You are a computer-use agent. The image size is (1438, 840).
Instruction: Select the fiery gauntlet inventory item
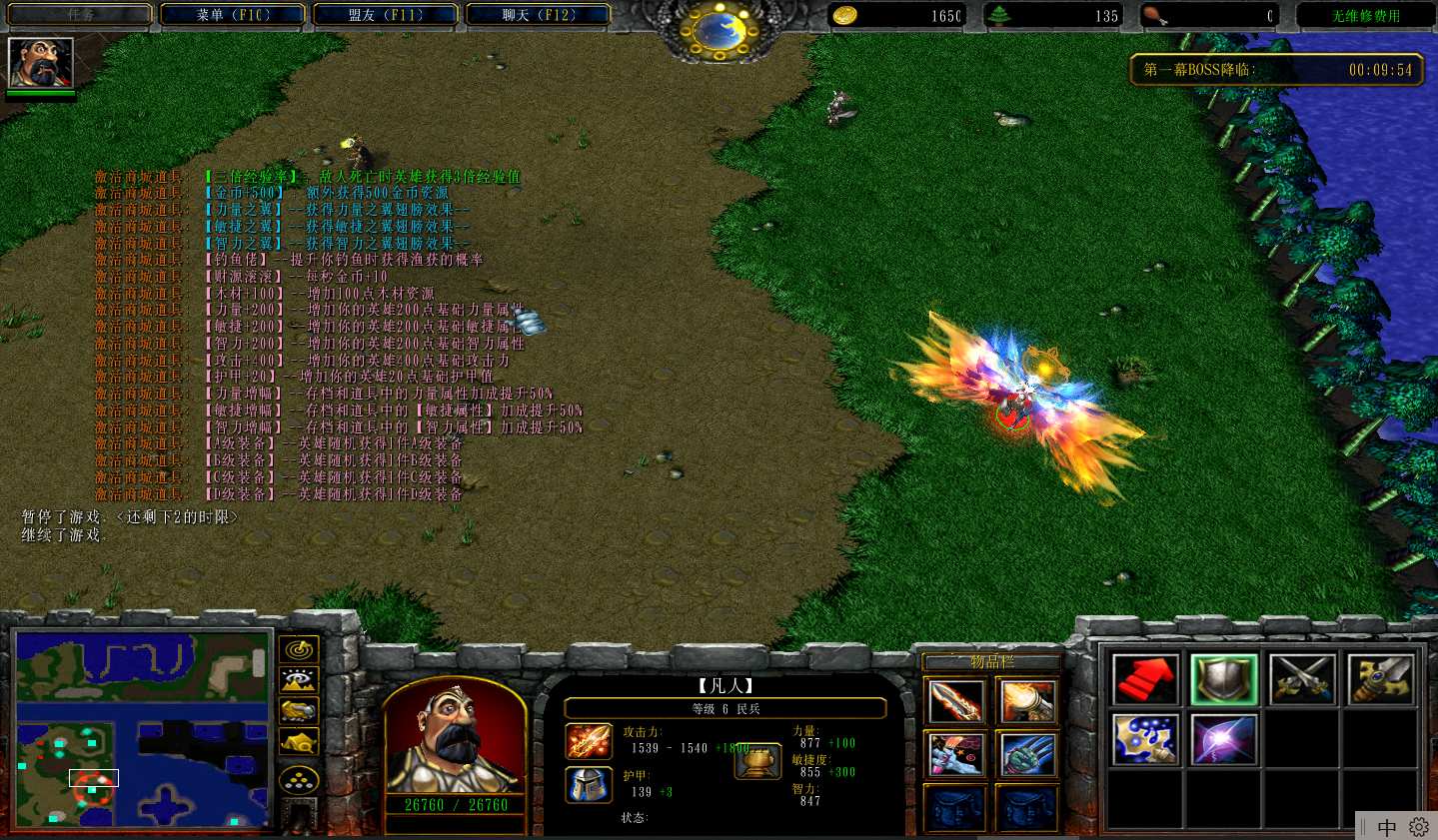click(1027, 702)
